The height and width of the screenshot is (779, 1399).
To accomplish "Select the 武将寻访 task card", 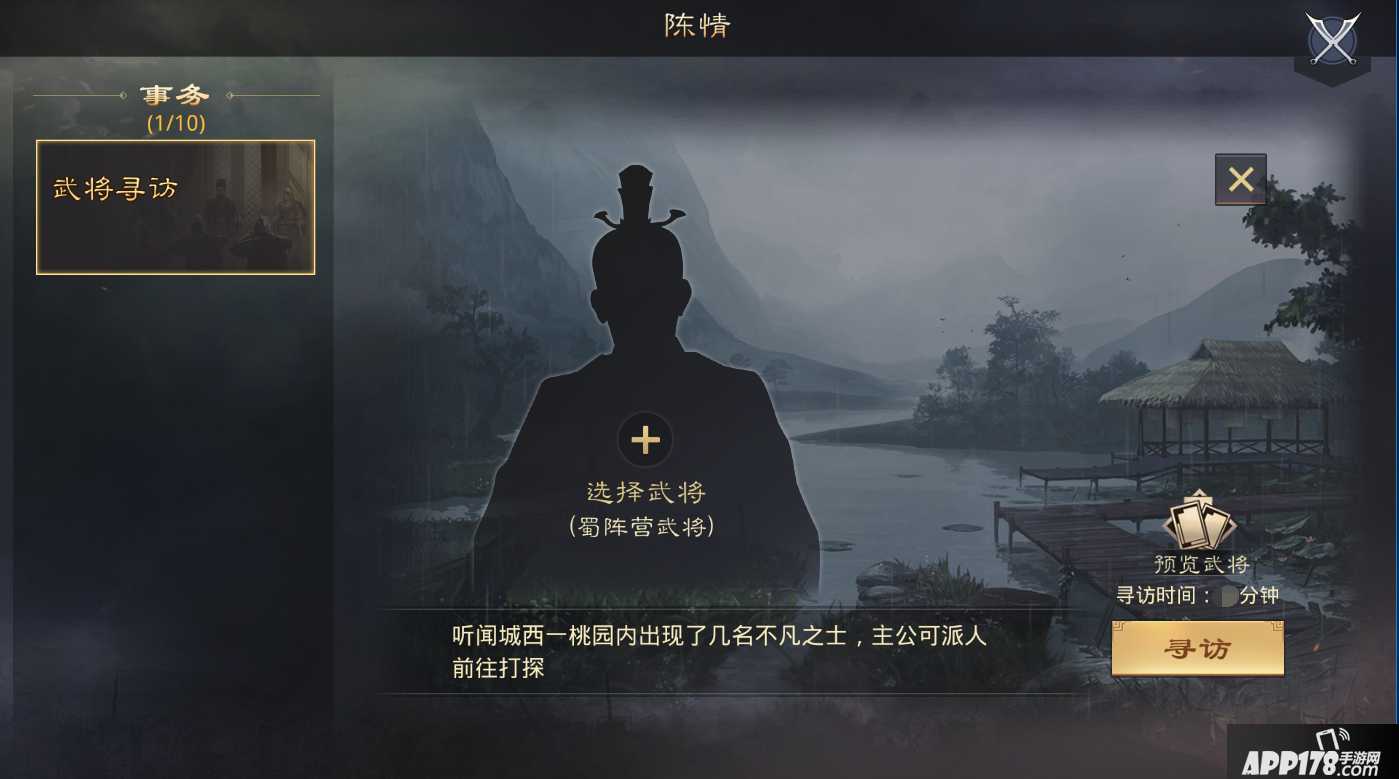I will click(175, 207).
